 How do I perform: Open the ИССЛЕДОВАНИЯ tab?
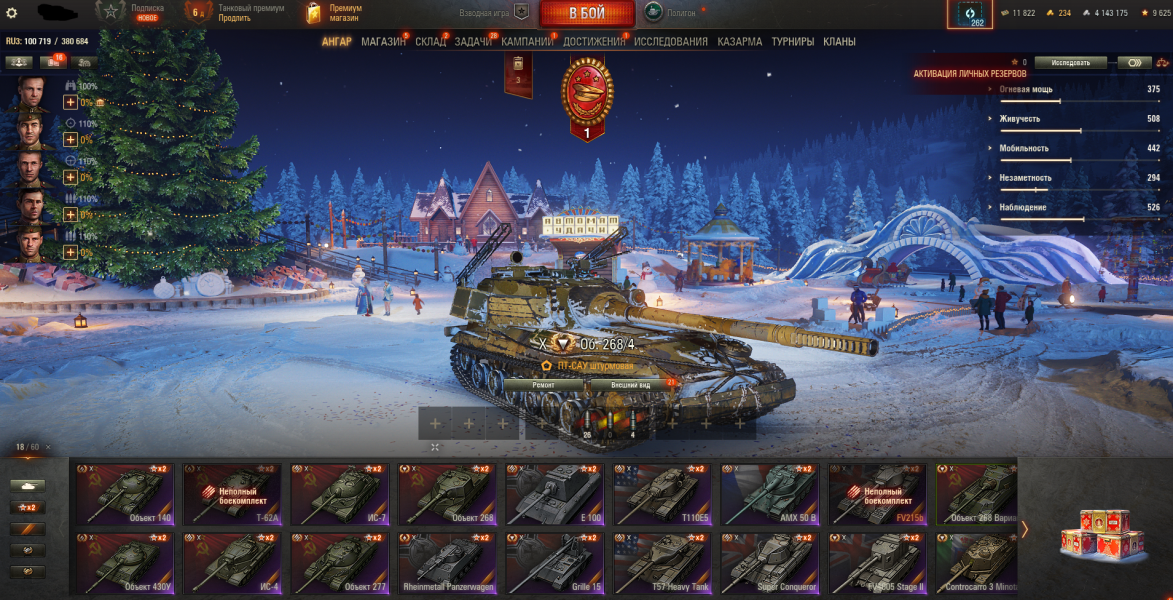(x=670, y=42)
